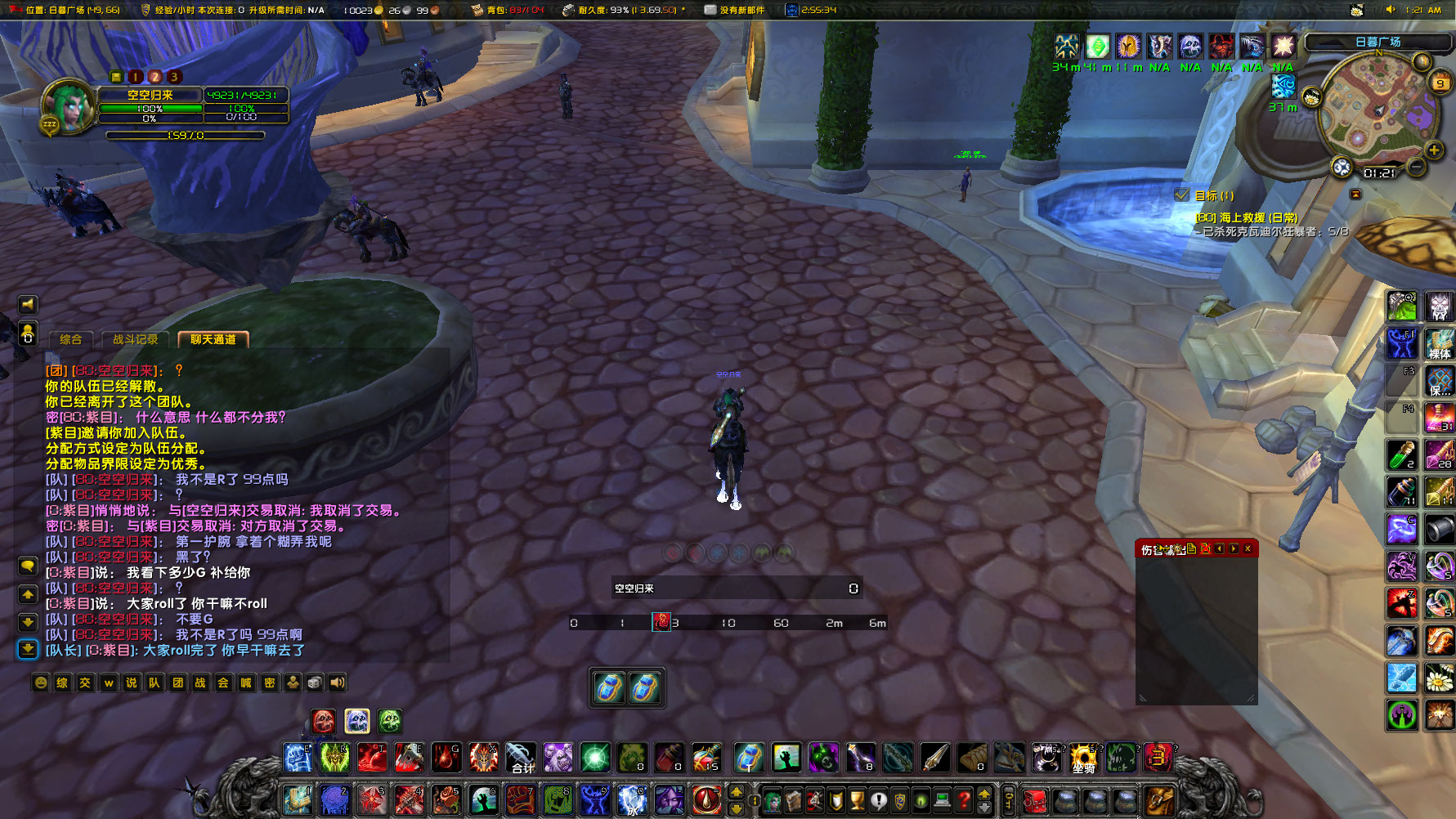Open the emote menu with the smiley icon
This screenshot has width=1456, height=819.
pos(41,682)
